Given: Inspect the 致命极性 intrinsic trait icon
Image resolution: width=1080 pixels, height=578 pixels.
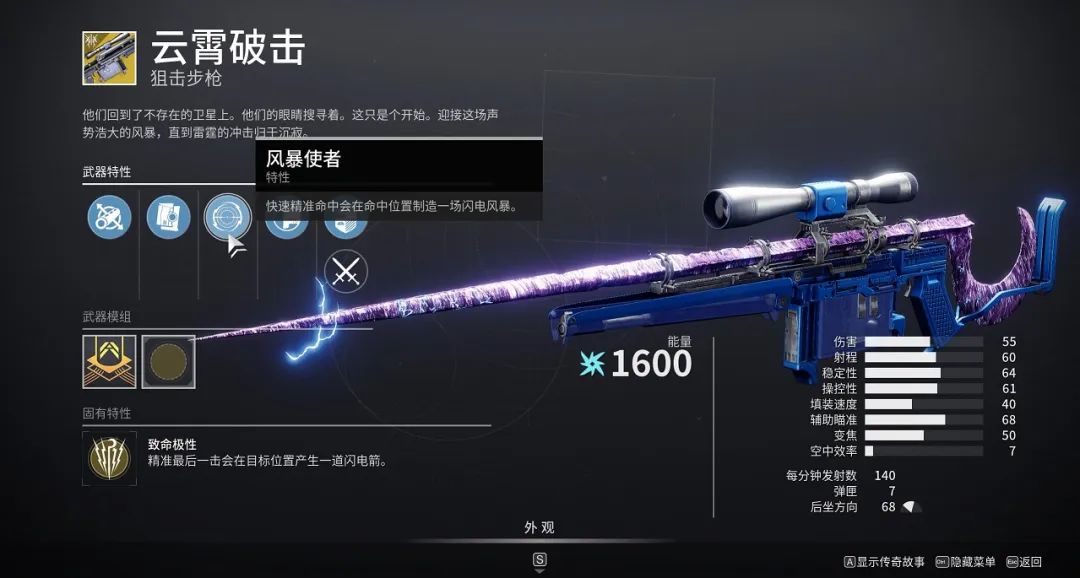Looking at the screenshot, I should click(109, 458).
